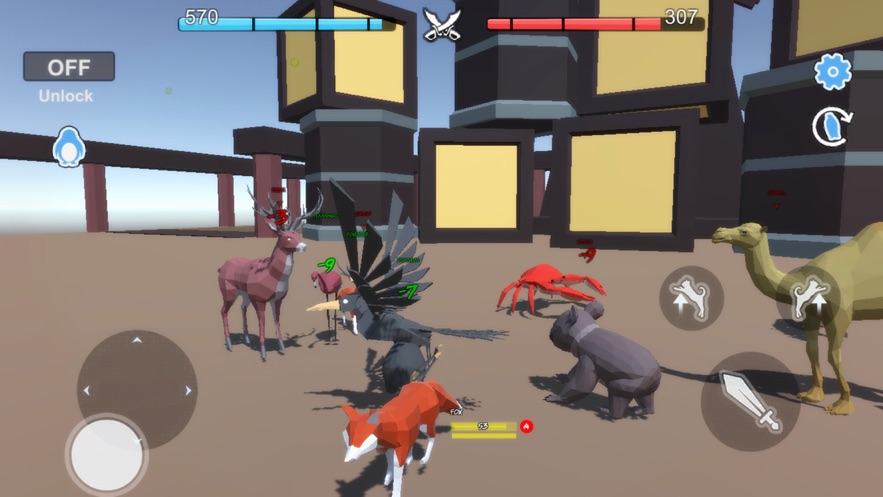
Task: Activate the left-facing animal jump button
Action: click(691, 297)
